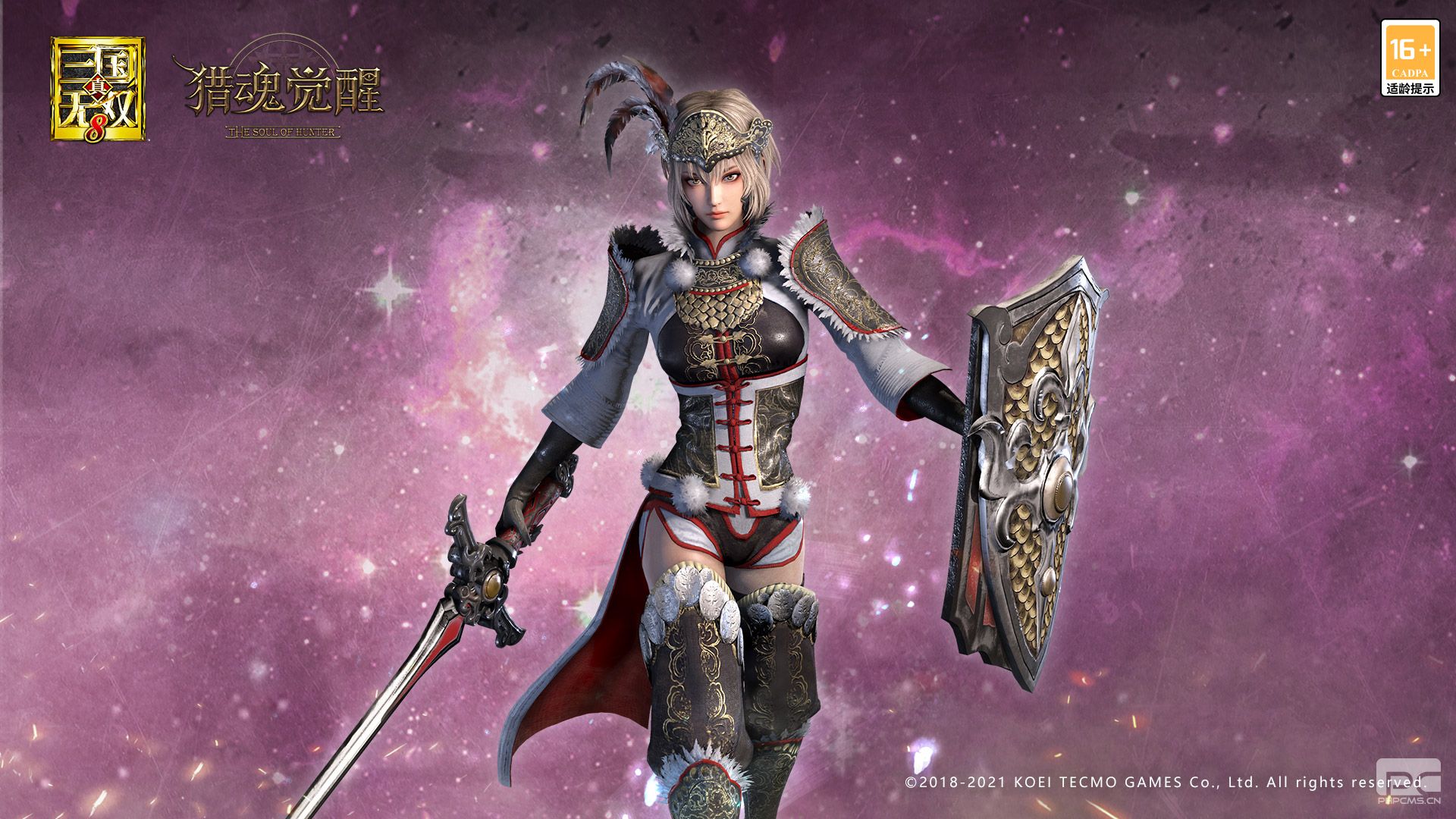The height and width of the screenshot is (819, 1456).
Task: Open the 16+ CADPA age rating notice
Action: (x=1410, y=58)
